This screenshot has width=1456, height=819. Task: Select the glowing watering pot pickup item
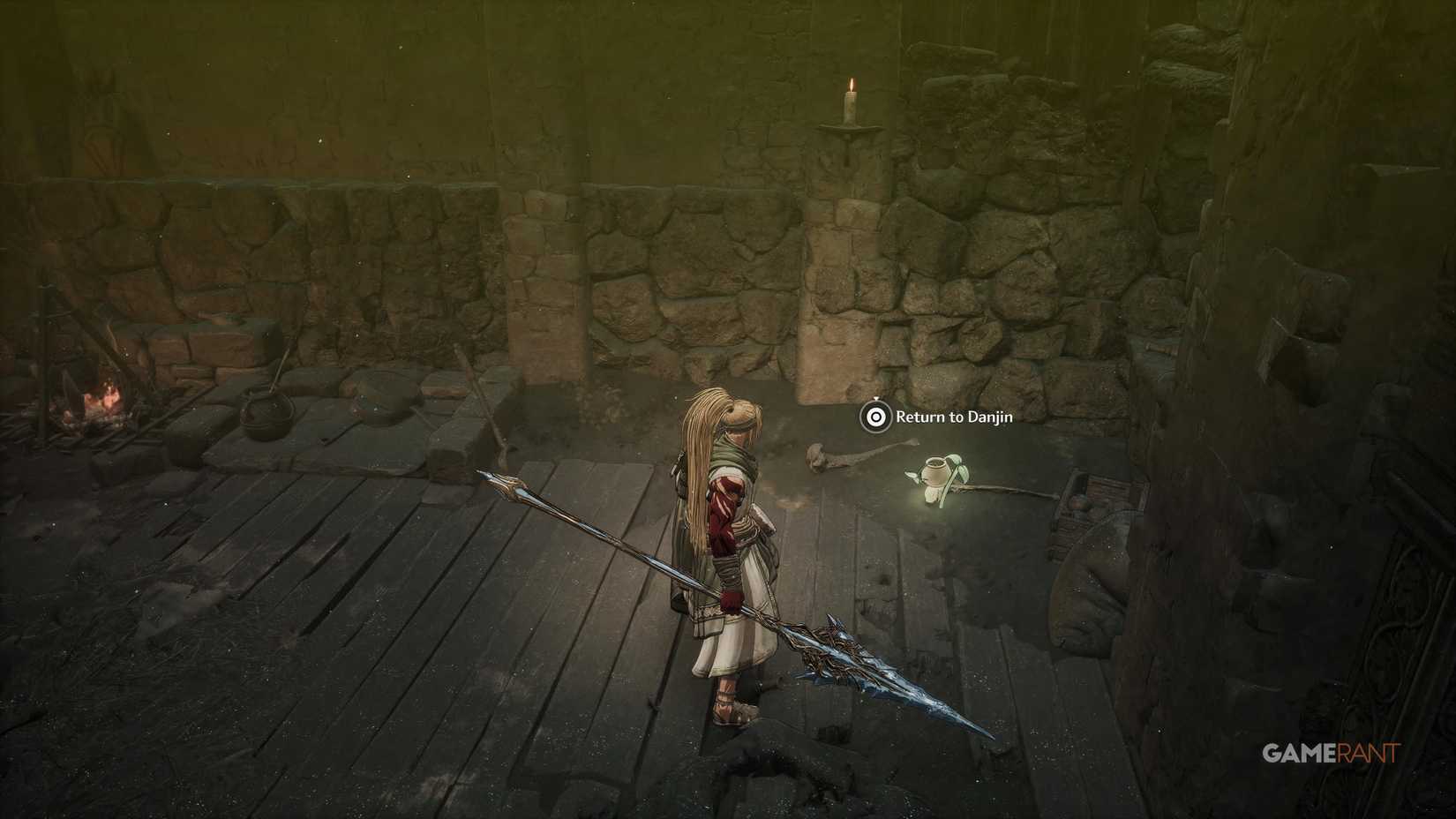coord(935,470)
